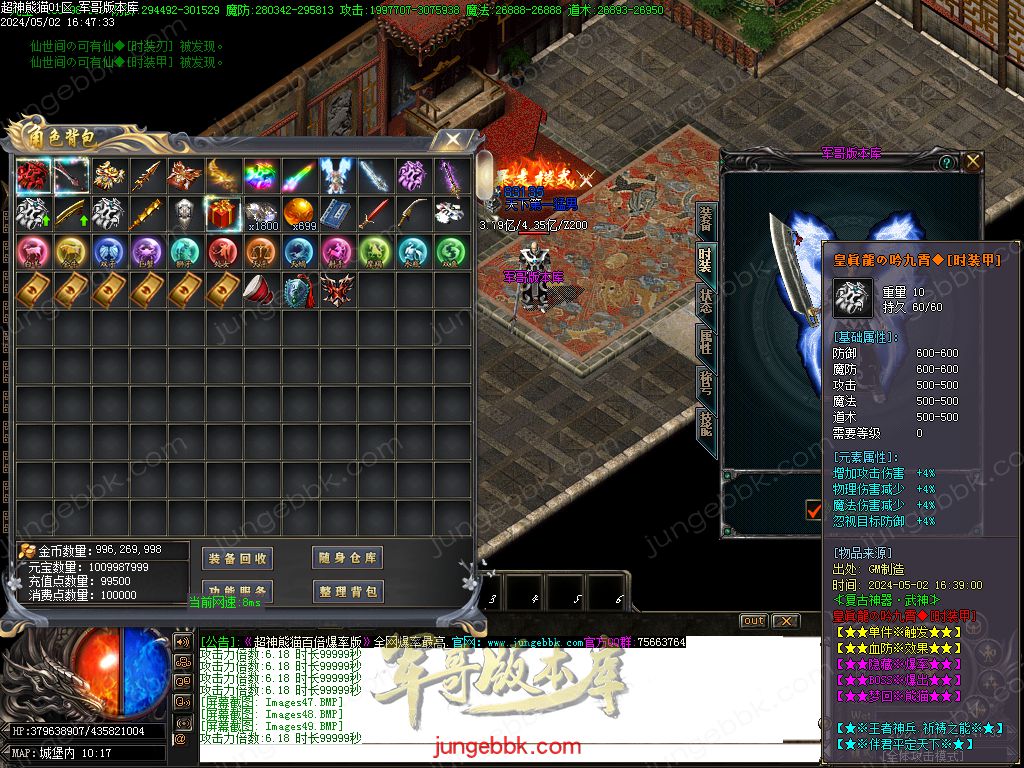Pick the silver ingot stack x1800
This screenshot has width=1024, height=768.
point(261,213)
